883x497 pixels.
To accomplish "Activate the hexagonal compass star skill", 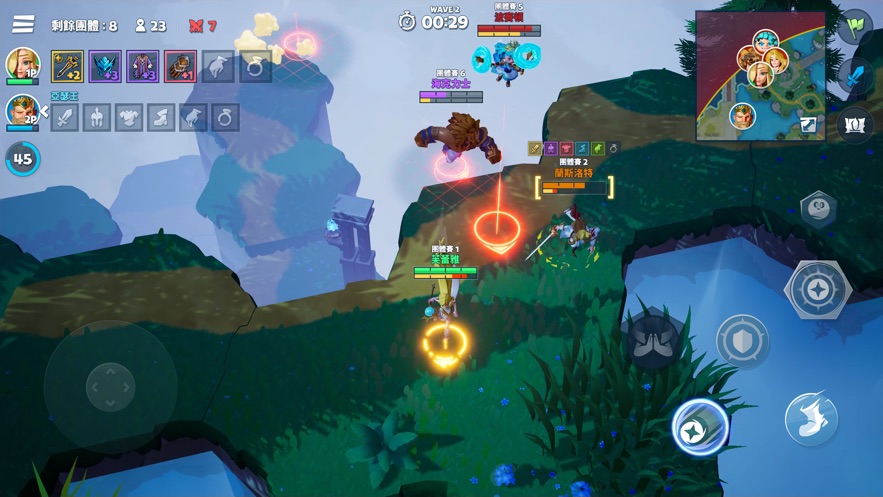I will pyautogui.click(x=818, y=290).
